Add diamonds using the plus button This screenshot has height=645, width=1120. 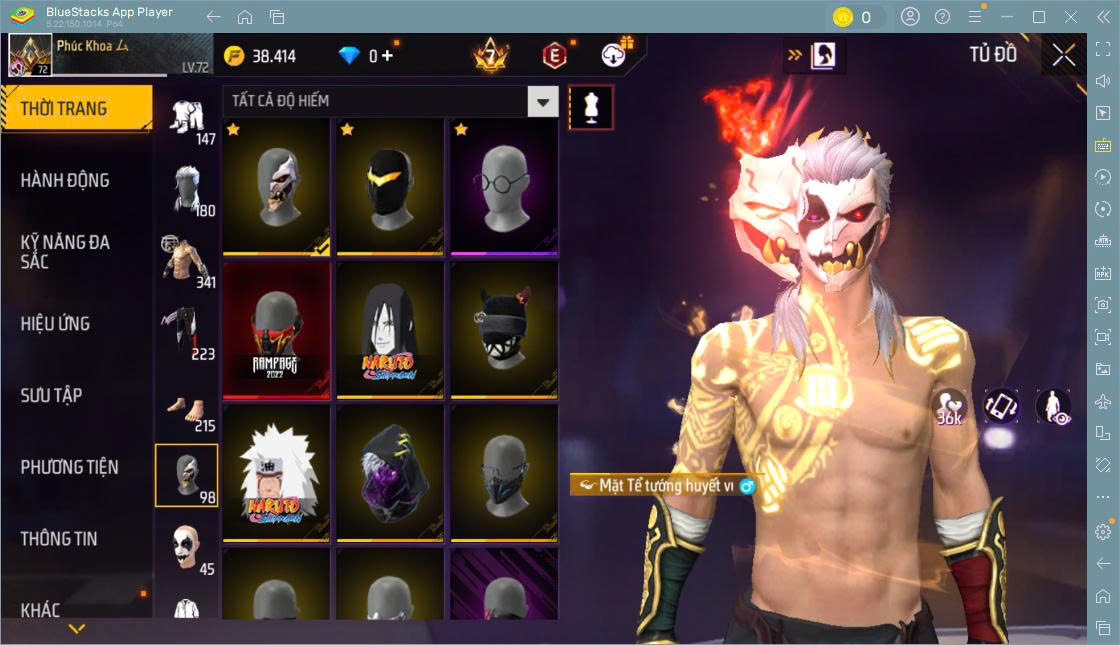(x=387, y=56)
